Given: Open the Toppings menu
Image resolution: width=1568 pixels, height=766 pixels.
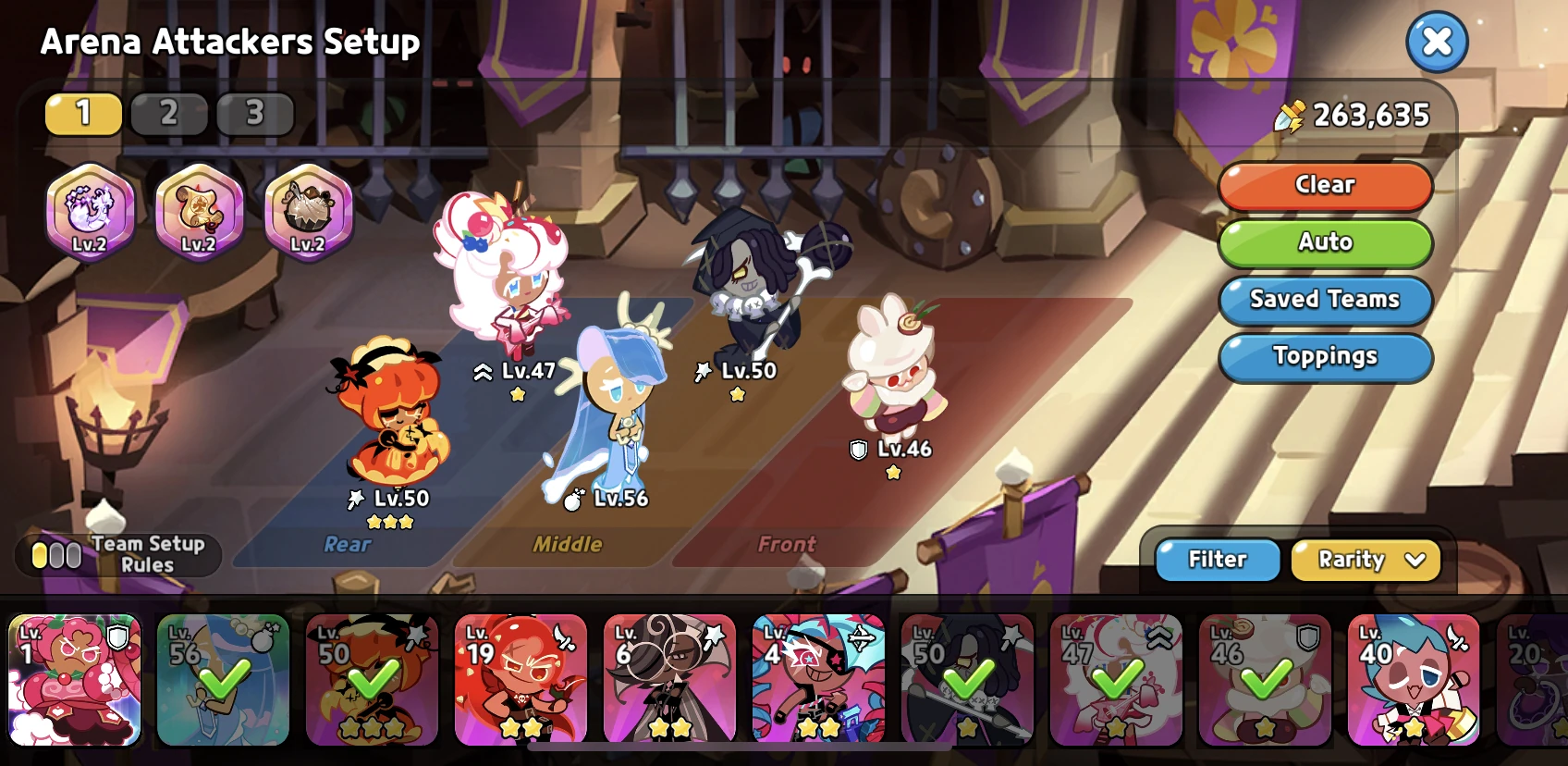Looking at the screenshot, I should click(x=1326, y=358).
